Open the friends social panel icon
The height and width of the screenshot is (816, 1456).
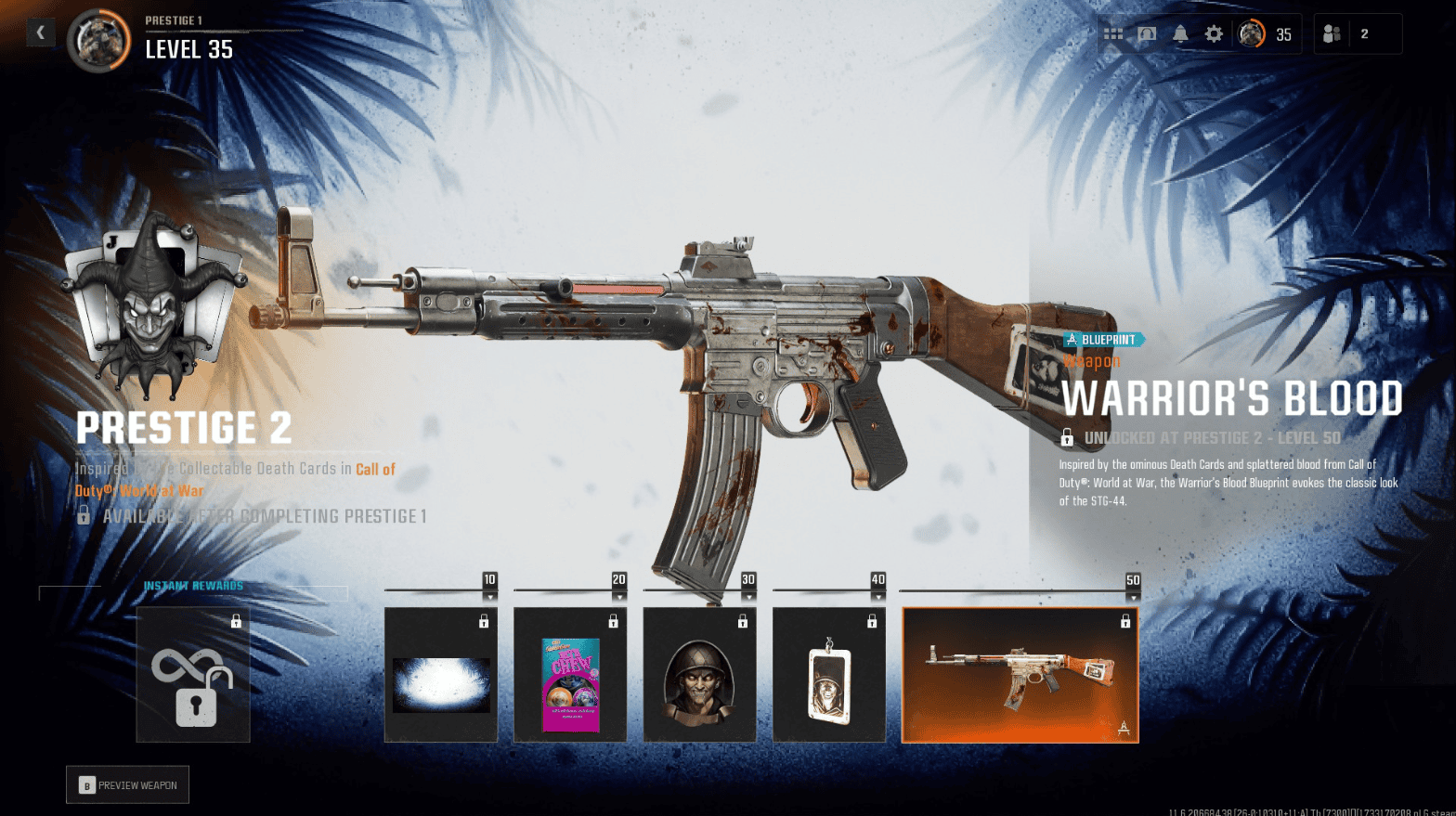click(1332, 32)
